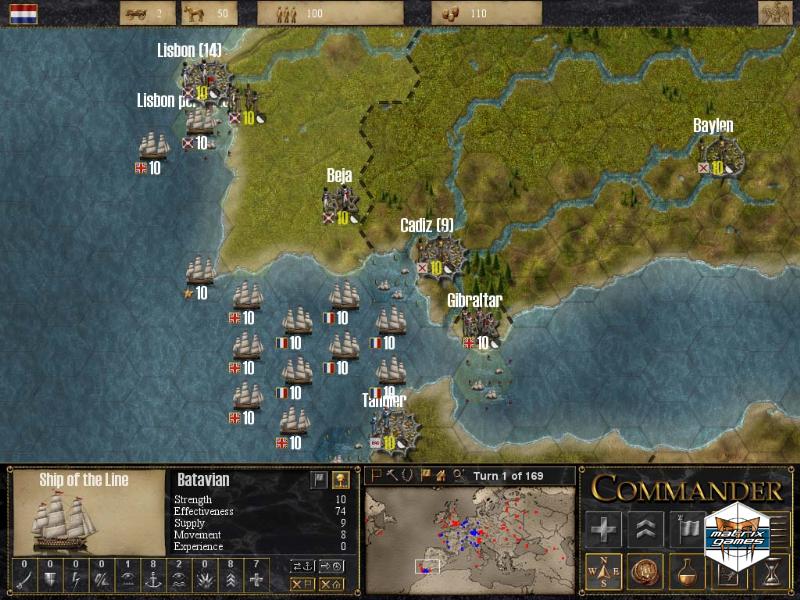Activate the double chevron upgrade button
Screen dimensions: 800x600
point(646,529)
